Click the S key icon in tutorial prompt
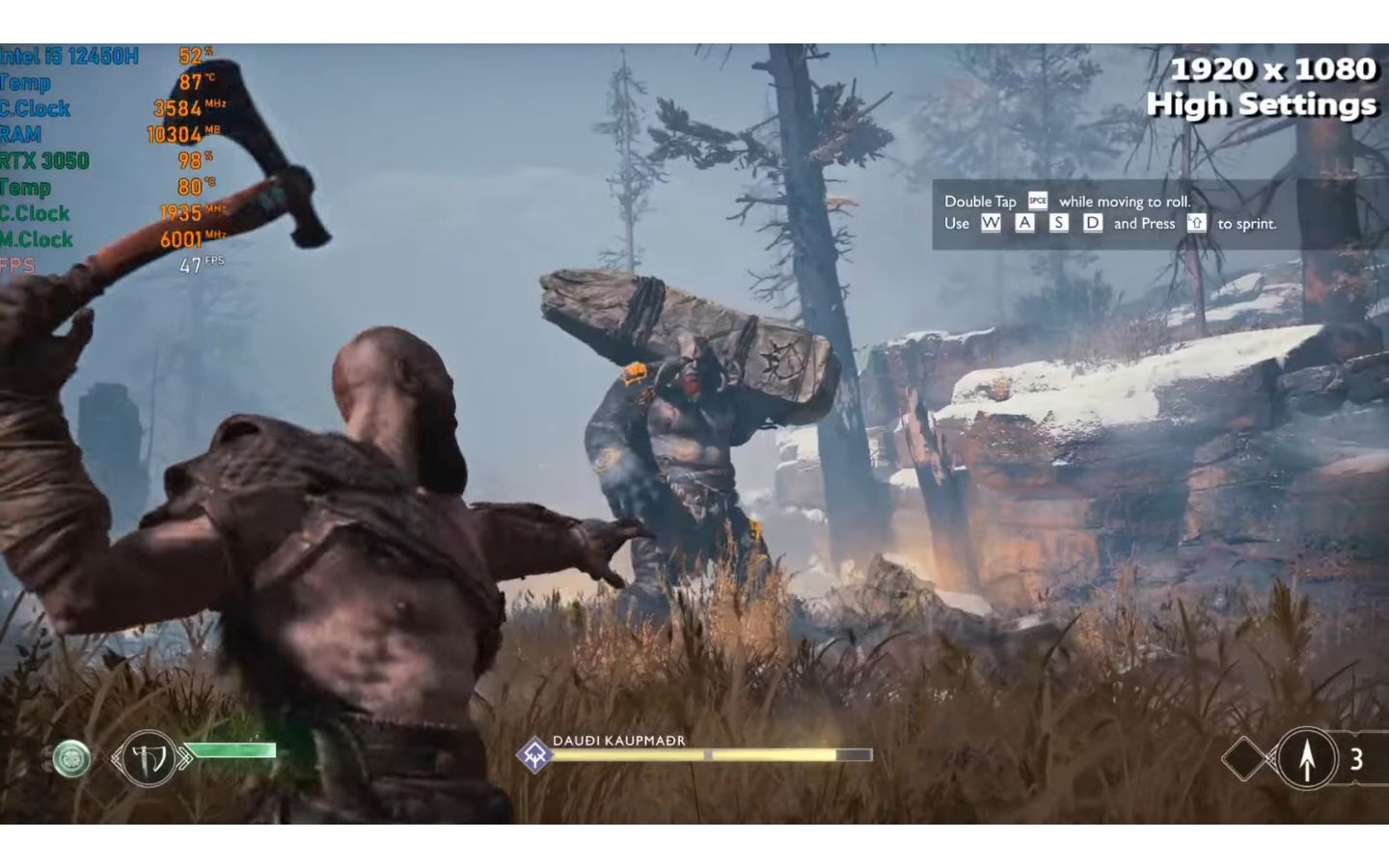The height and width of the screenshot is (868, 1389). point(1058,223)
